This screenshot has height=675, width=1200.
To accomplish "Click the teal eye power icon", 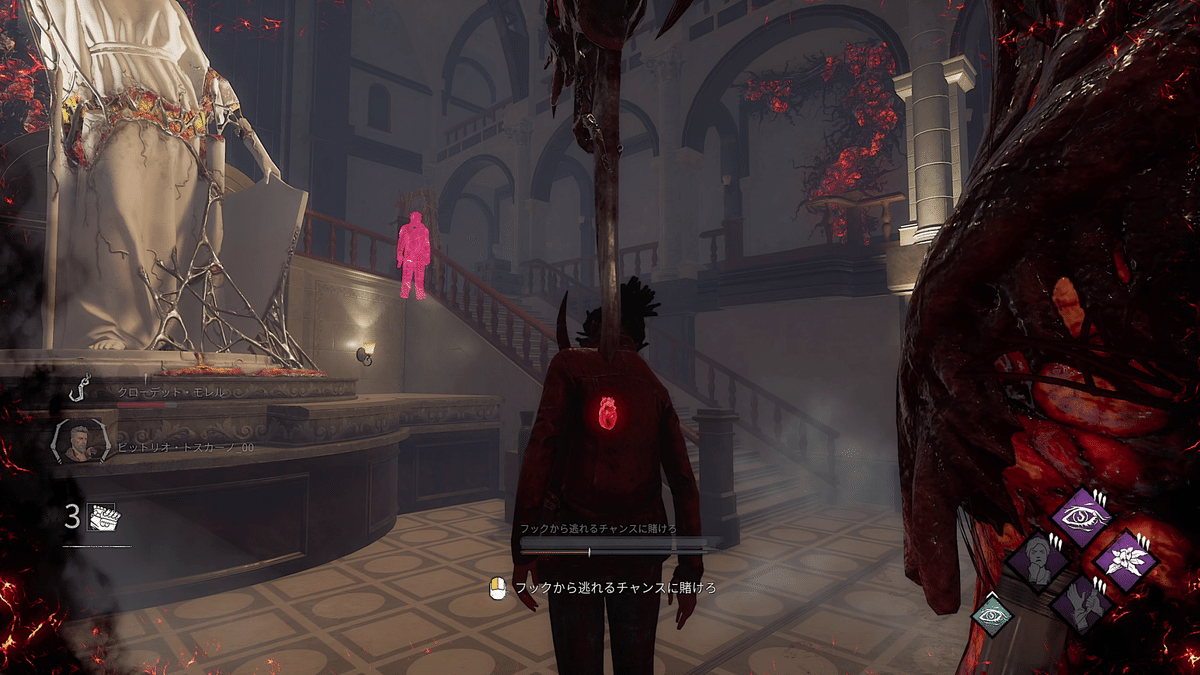I will click(x=992, y=614).
